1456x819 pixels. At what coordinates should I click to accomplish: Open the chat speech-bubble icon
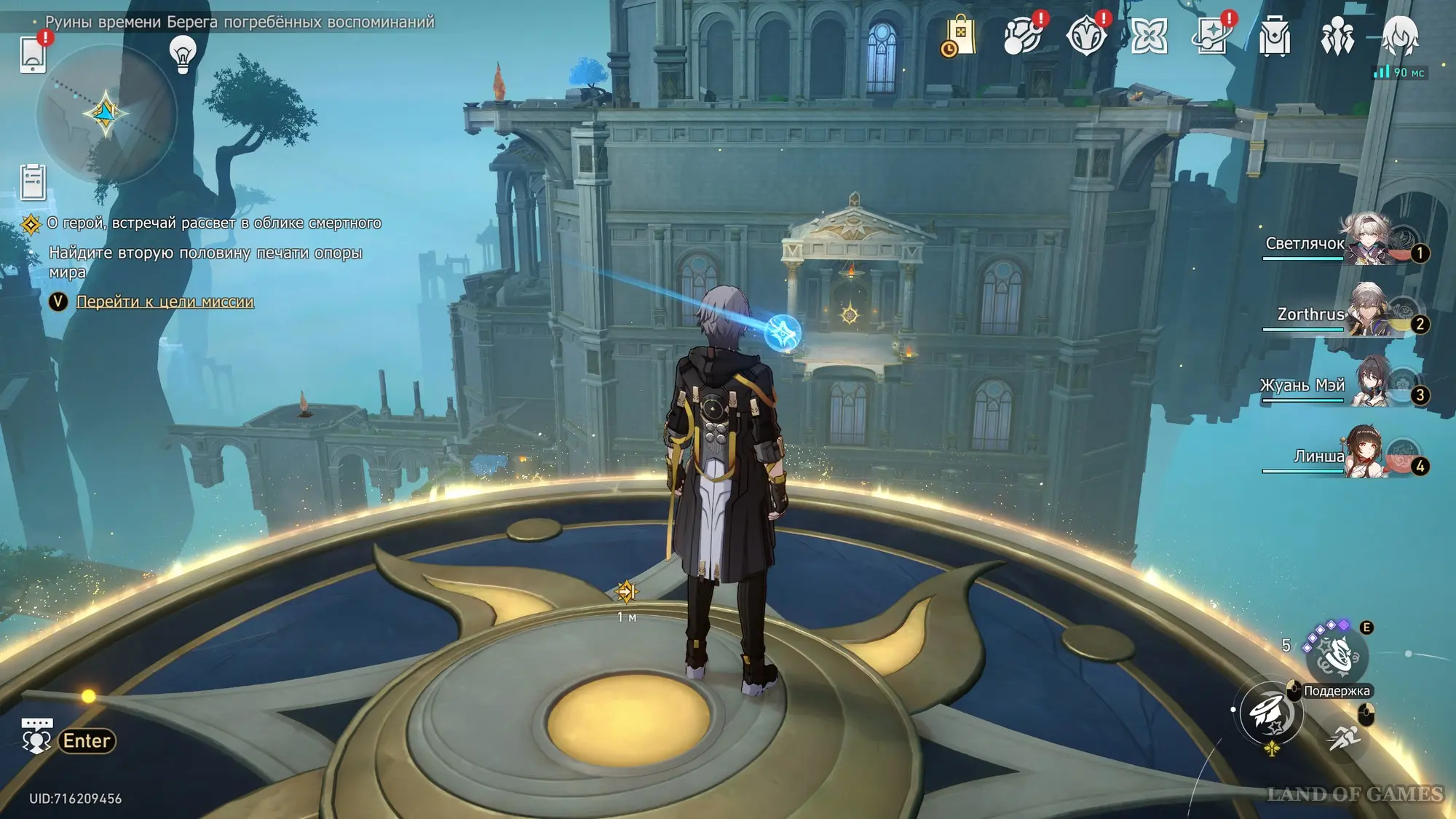click(x=36, y=736)
